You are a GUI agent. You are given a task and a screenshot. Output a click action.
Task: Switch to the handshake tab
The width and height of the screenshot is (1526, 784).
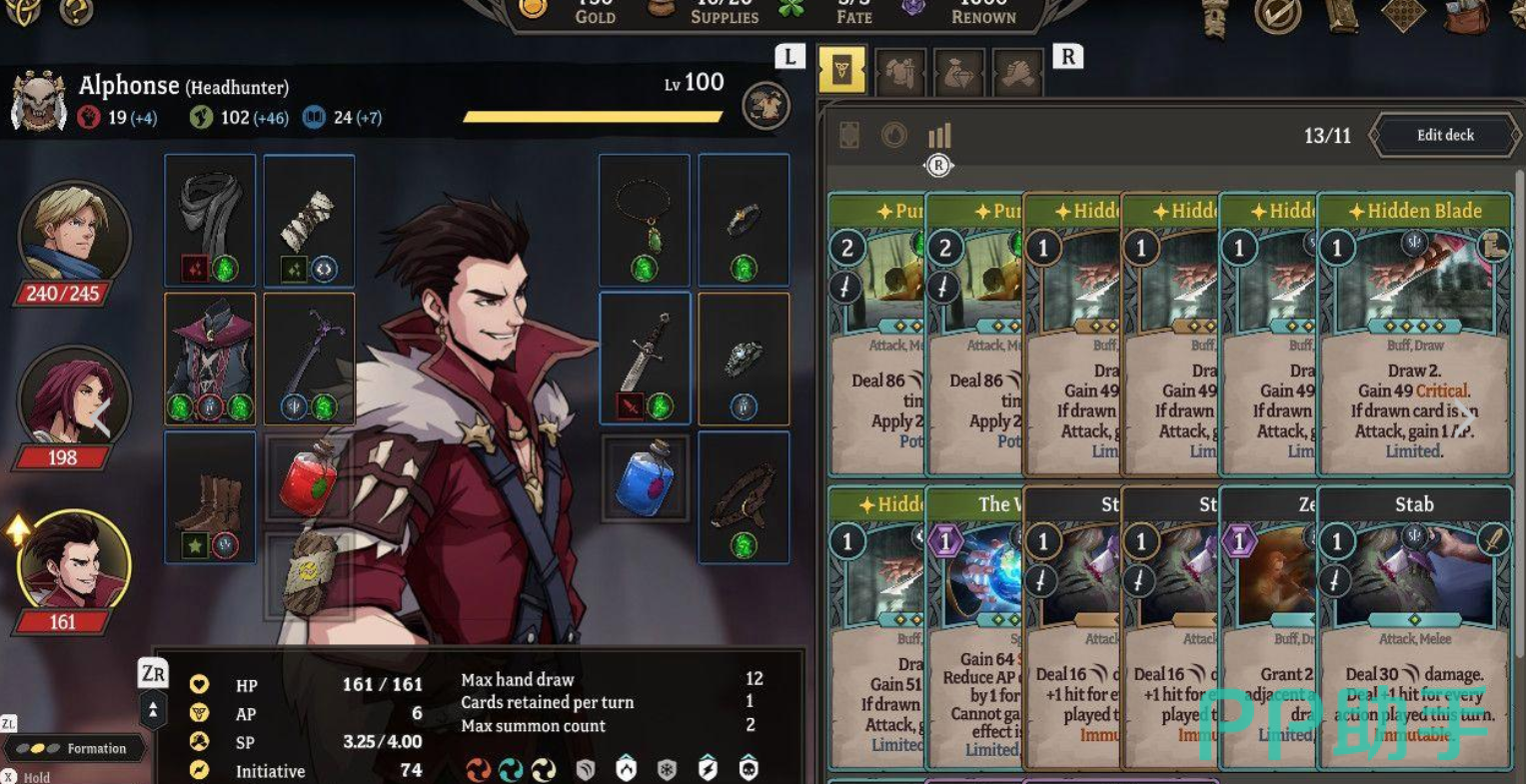[x=1016, y=73]
